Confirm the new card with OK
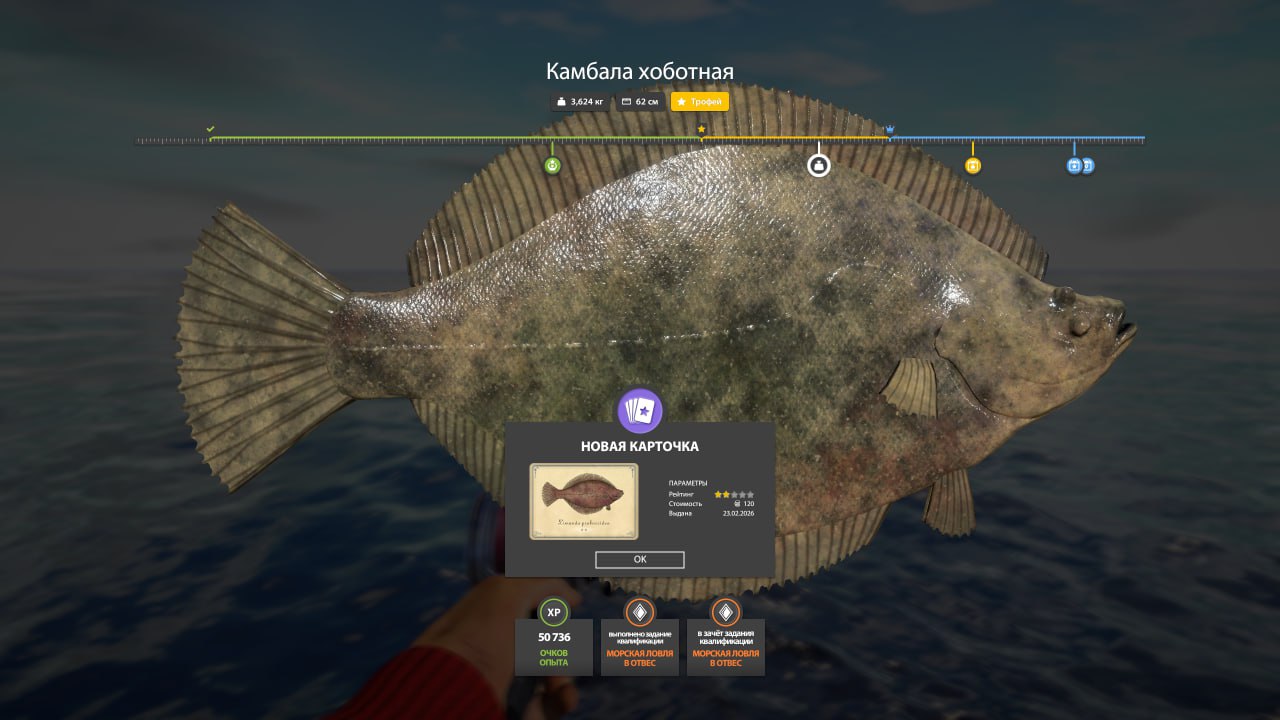Image resolution: width=1280 pixels, height=720 pixels. 639,560
